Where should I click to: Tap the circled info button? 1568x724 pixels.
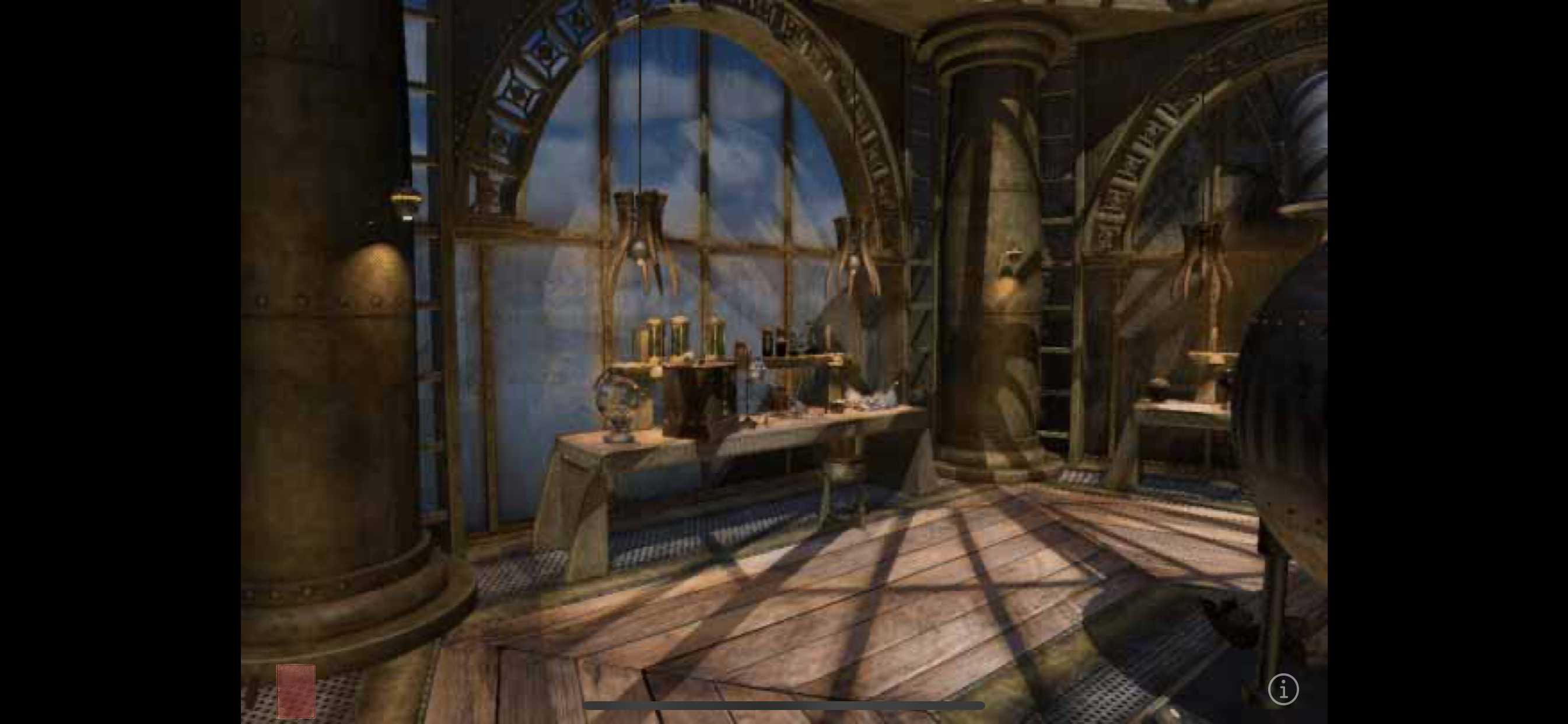[1283, 690]
